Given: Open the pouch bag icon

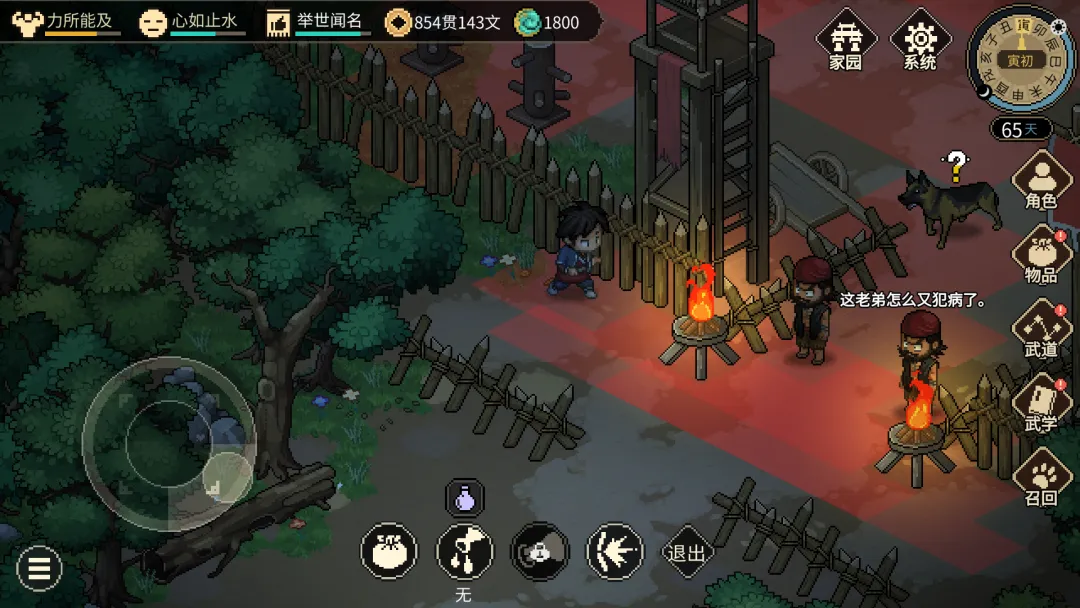Looking at the screenshot, I should [x=389, y=551].
